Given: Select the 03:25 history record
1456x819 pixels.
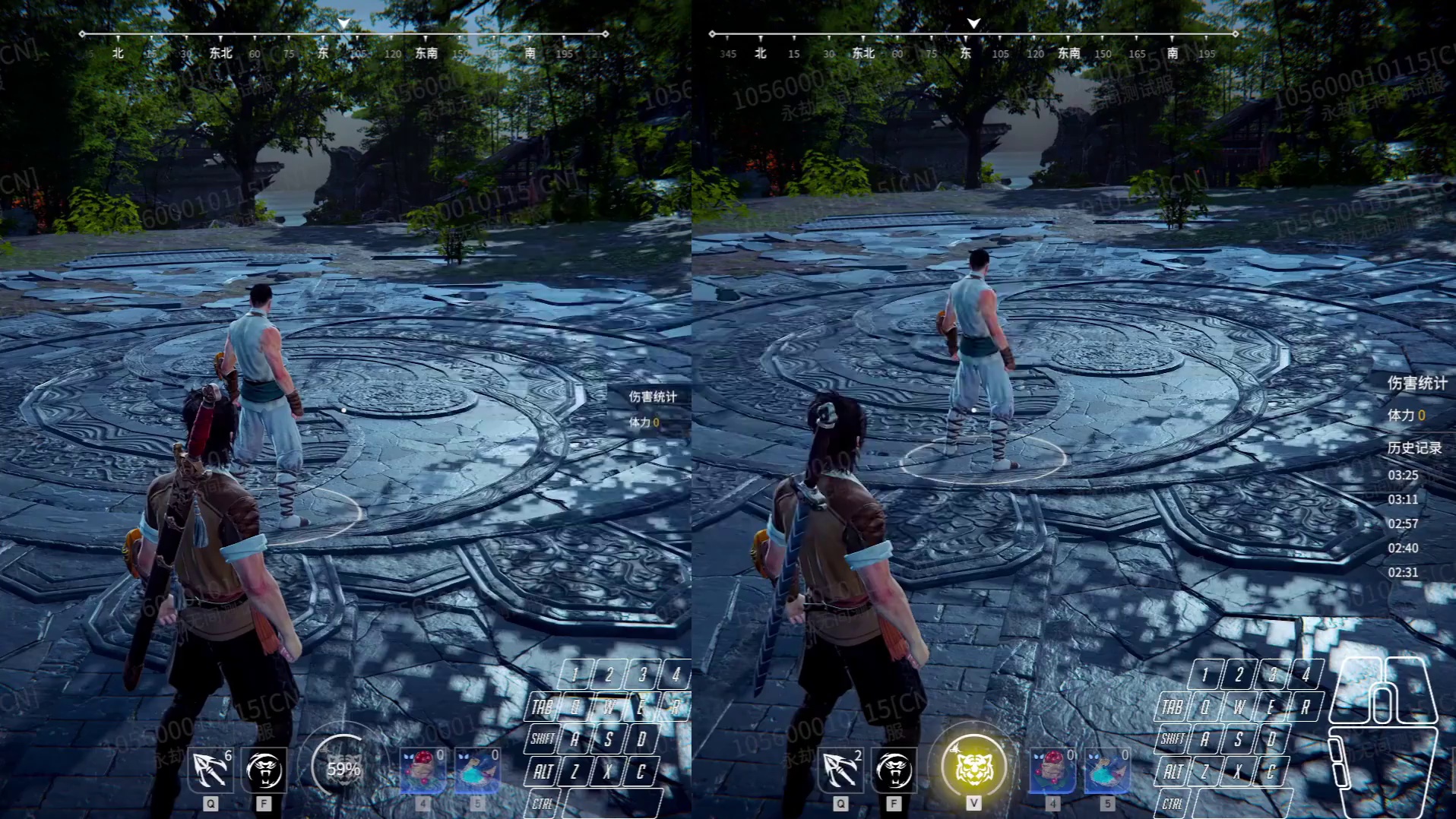Looking at the screenshot, I should [x=1403, y=475].
